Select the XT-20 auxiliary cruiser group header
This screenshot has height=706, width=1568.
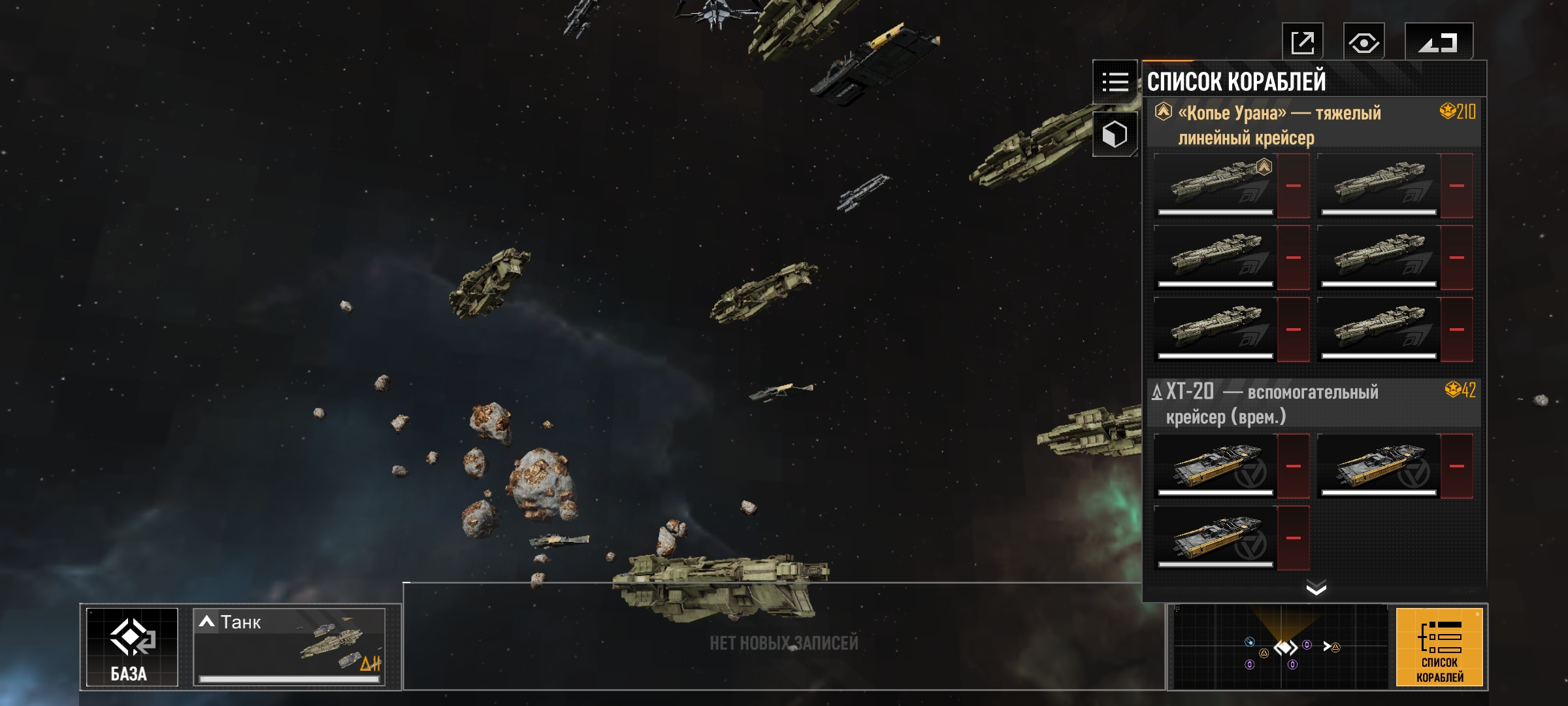(x=1313, y=403)
